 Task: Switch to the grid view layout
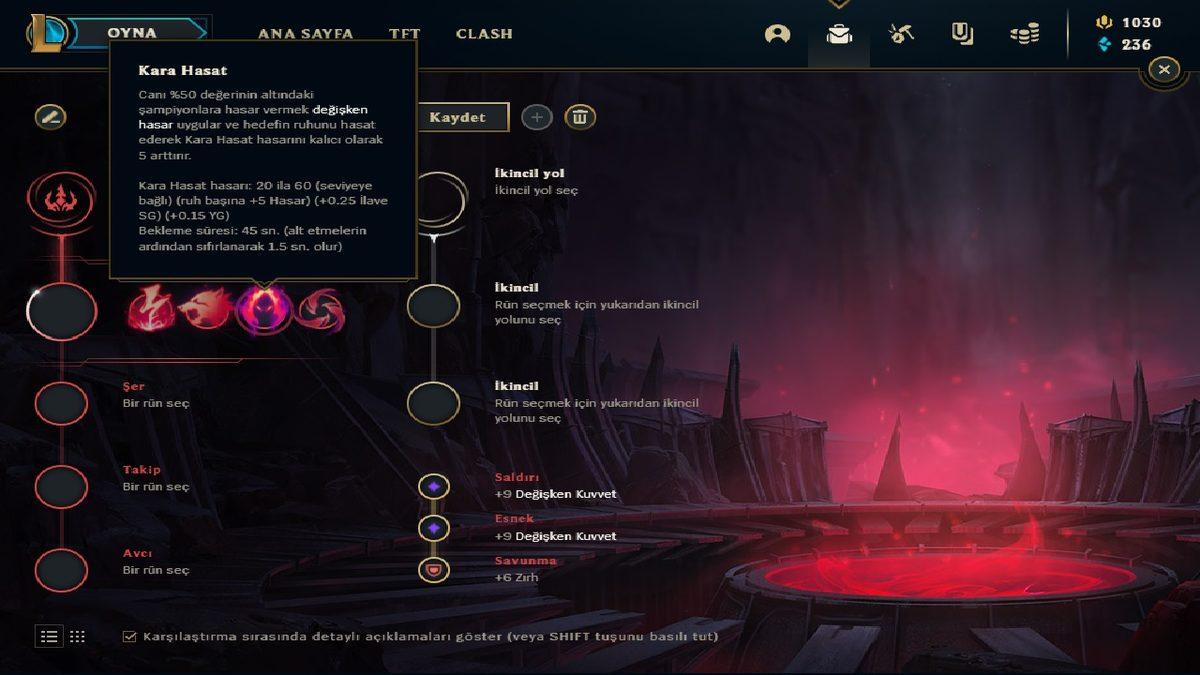tap(77, 636)
